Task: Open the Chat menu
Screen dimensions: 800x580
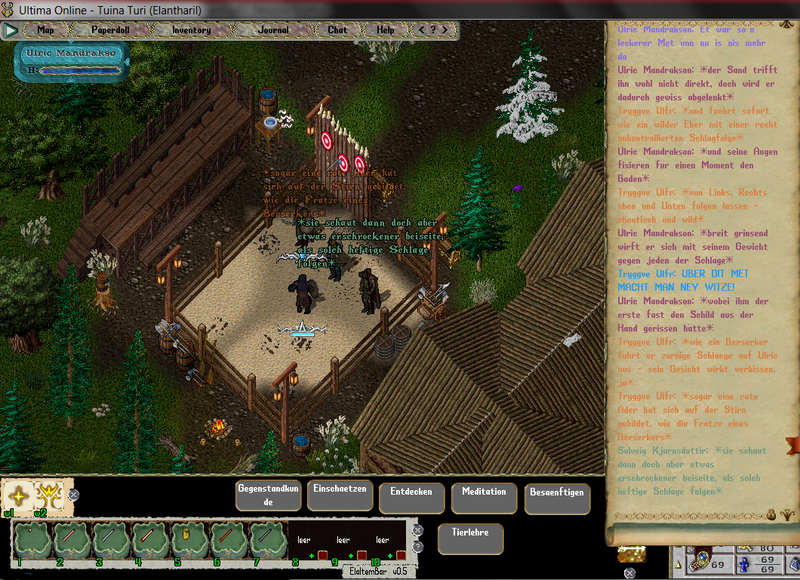Action: [338, 30]
